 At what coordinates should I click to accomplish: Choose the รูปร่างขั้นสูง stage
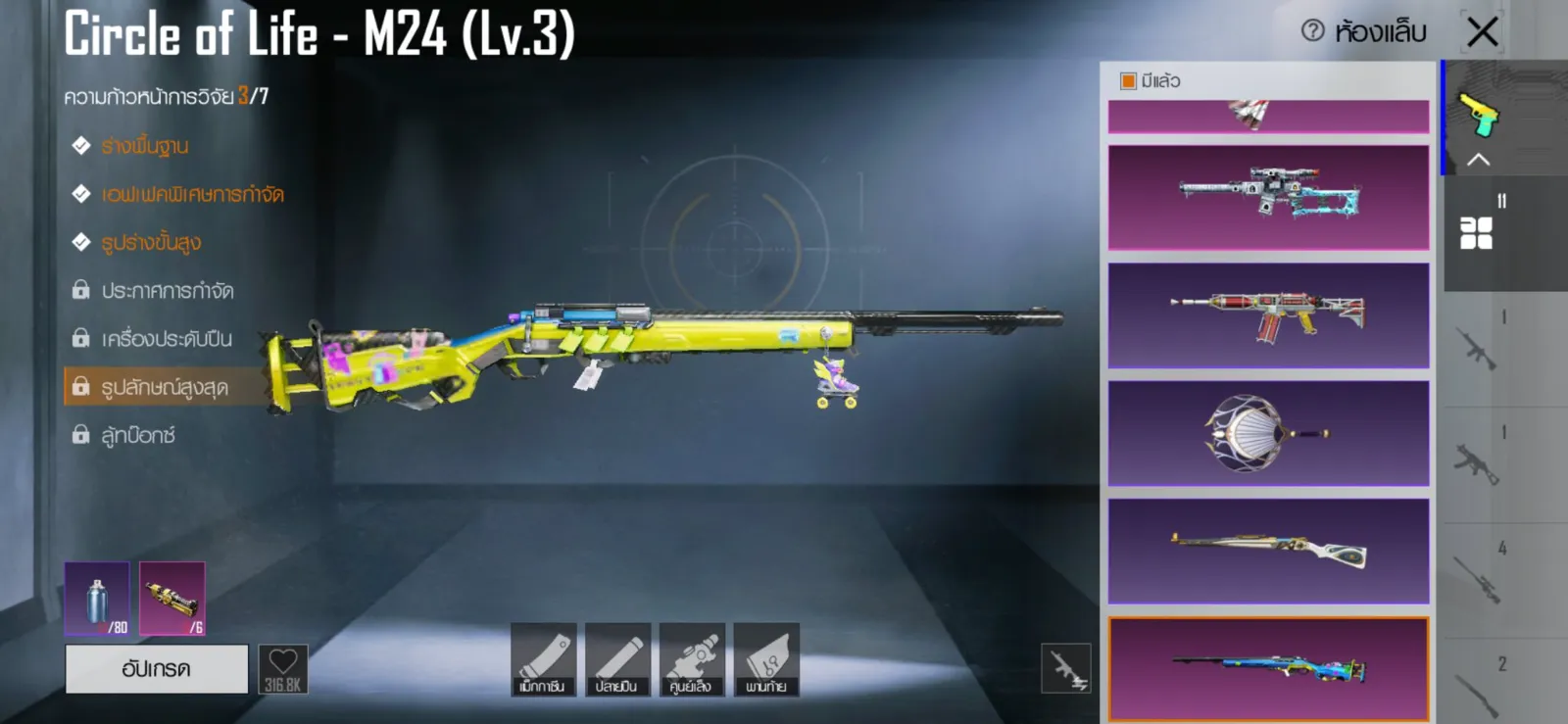tap(151, 242)
